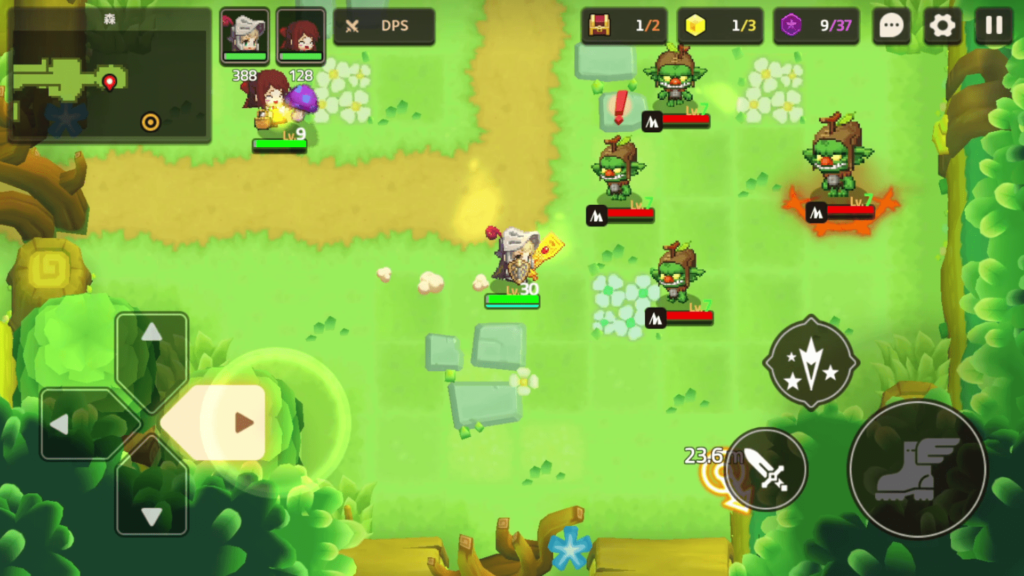Pause the game
The width and height of the screenshot is (1024, 576).
(x=993, y=26)
